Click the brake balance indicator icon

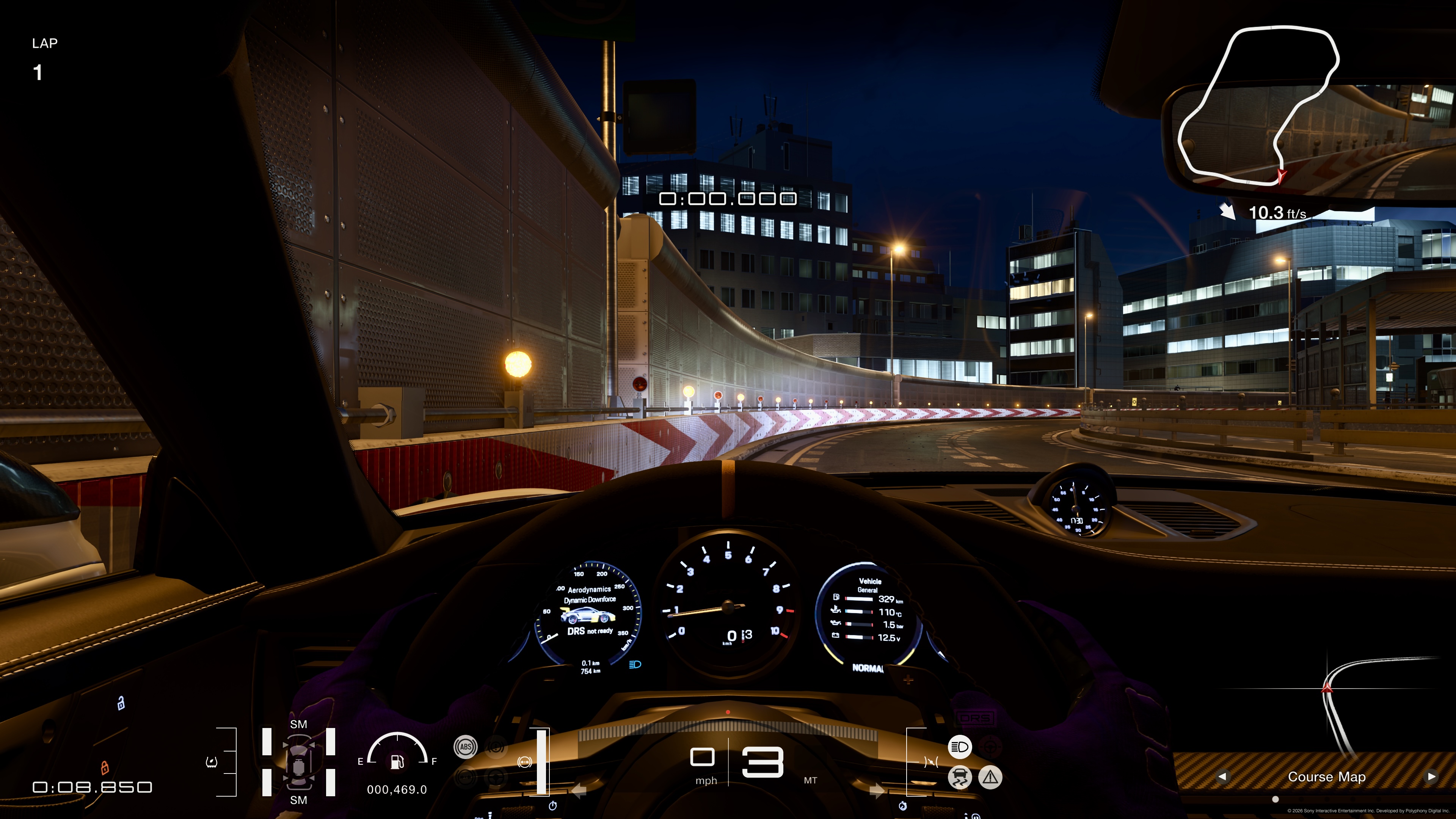524,762
